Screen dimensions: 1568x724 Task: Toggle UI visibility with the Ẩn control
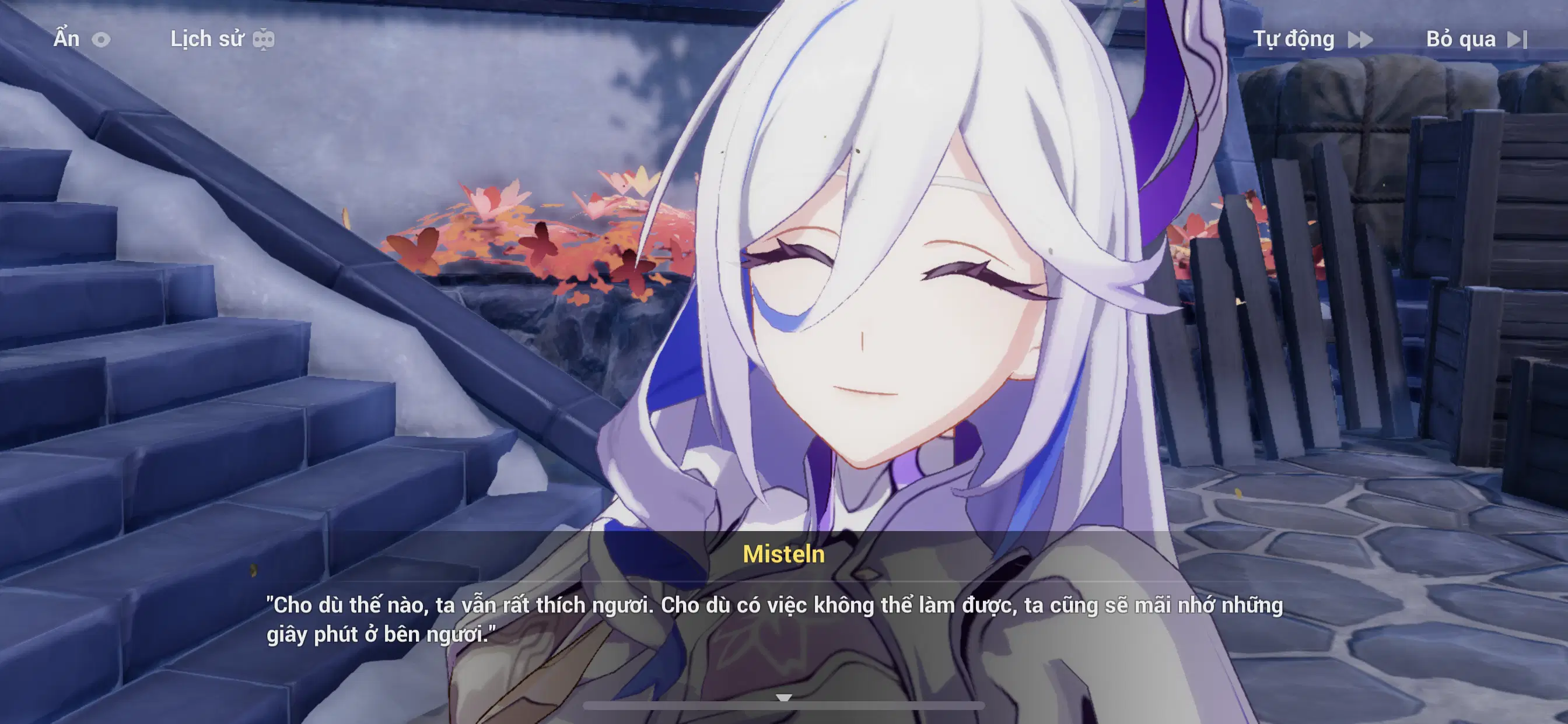coord(67,39)
